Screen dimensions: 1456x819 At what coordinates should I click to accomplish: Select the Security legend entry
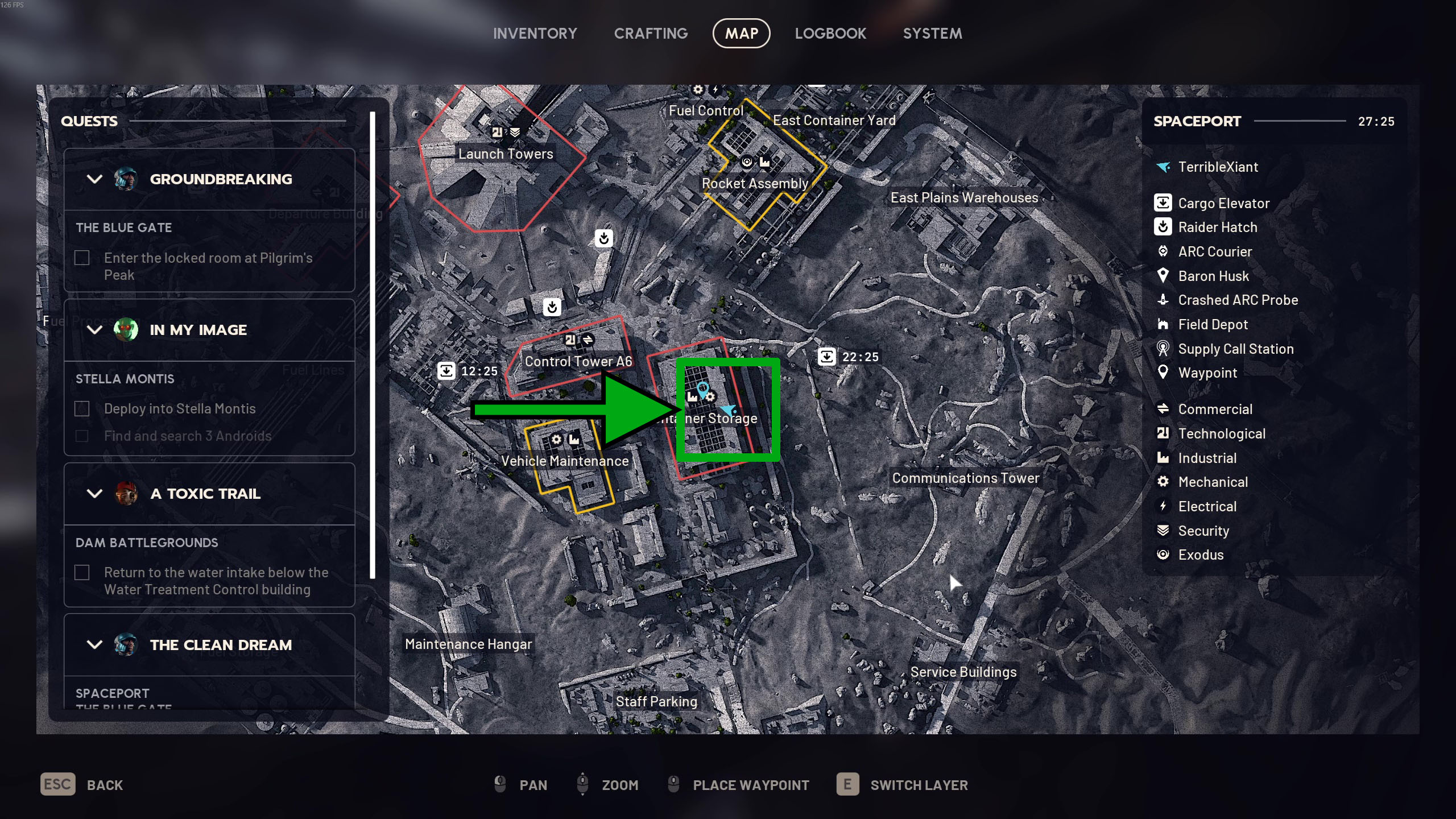tap(1203, 531)
